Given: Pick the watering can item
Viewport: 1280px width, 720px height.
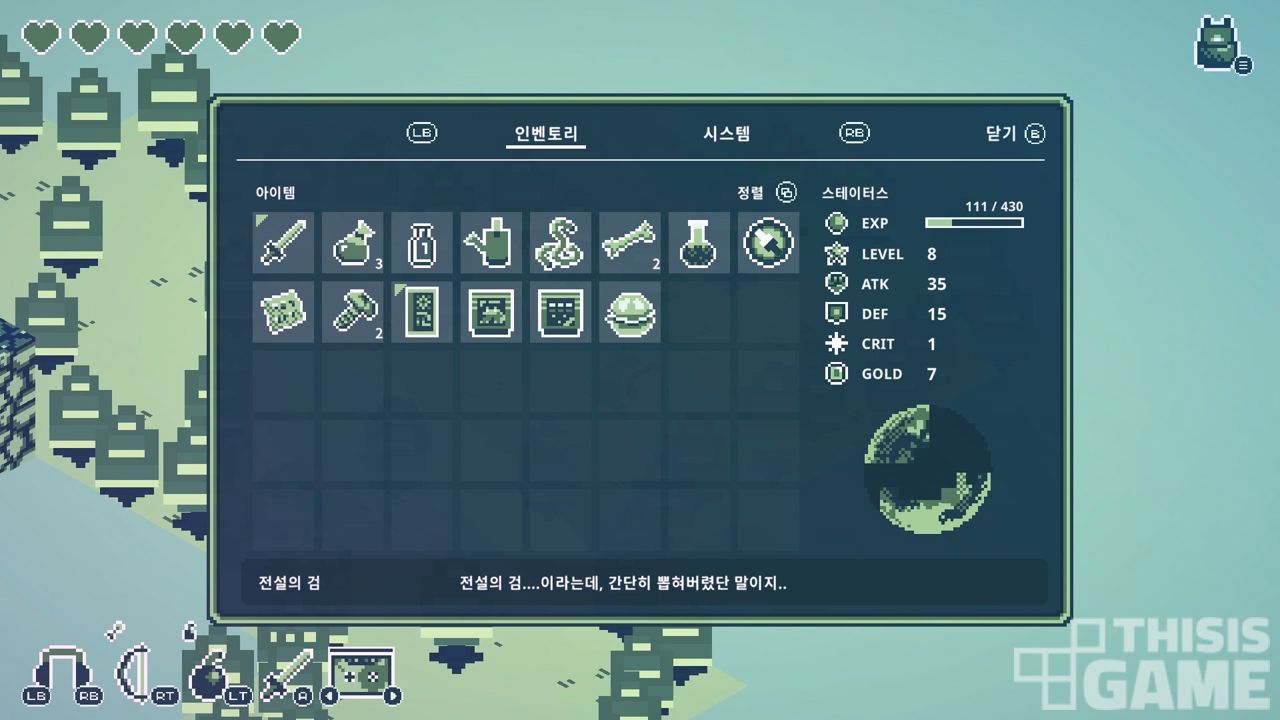Looking at the screenshot, I should point(491,242).
